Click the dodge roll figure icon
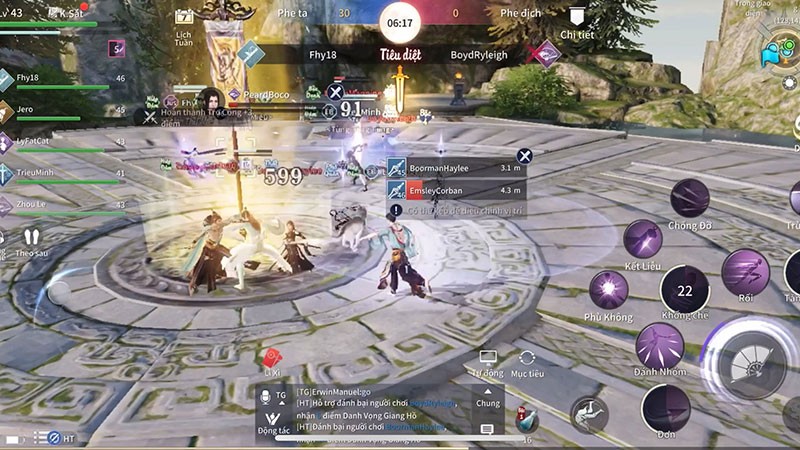The width and height of the screenshot is (800, 450). click(x=590, y=414)
